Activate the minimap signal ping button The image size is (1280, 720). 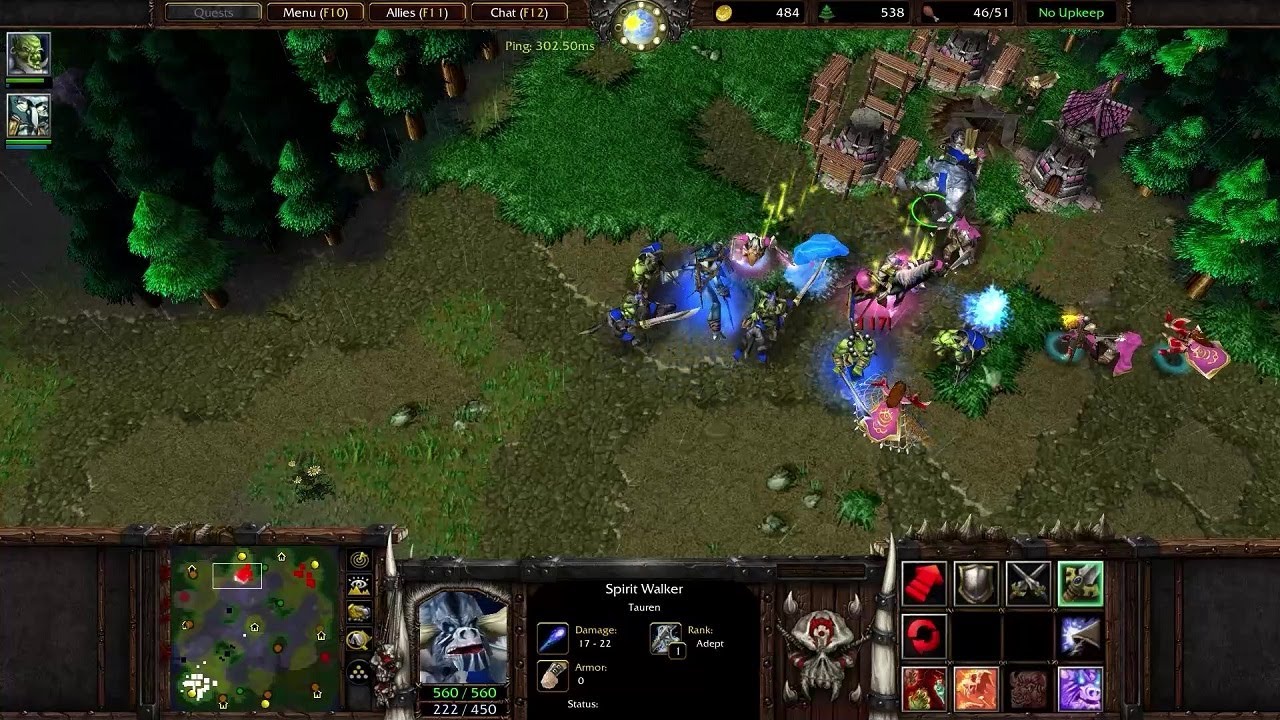pyautogui.click(x=359, y=560)
